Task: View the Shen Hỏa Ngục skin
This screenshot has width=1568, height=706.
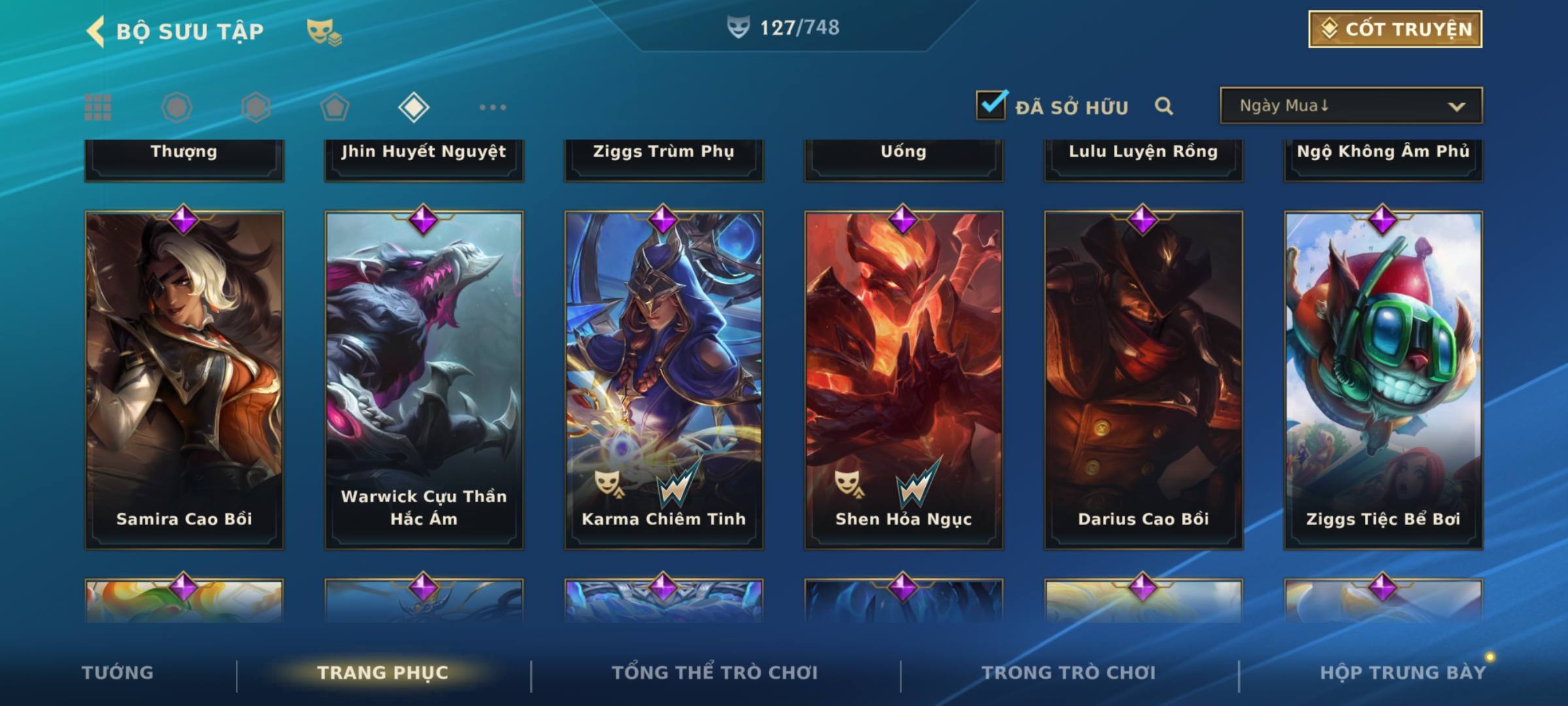Action: click(904, 379)
